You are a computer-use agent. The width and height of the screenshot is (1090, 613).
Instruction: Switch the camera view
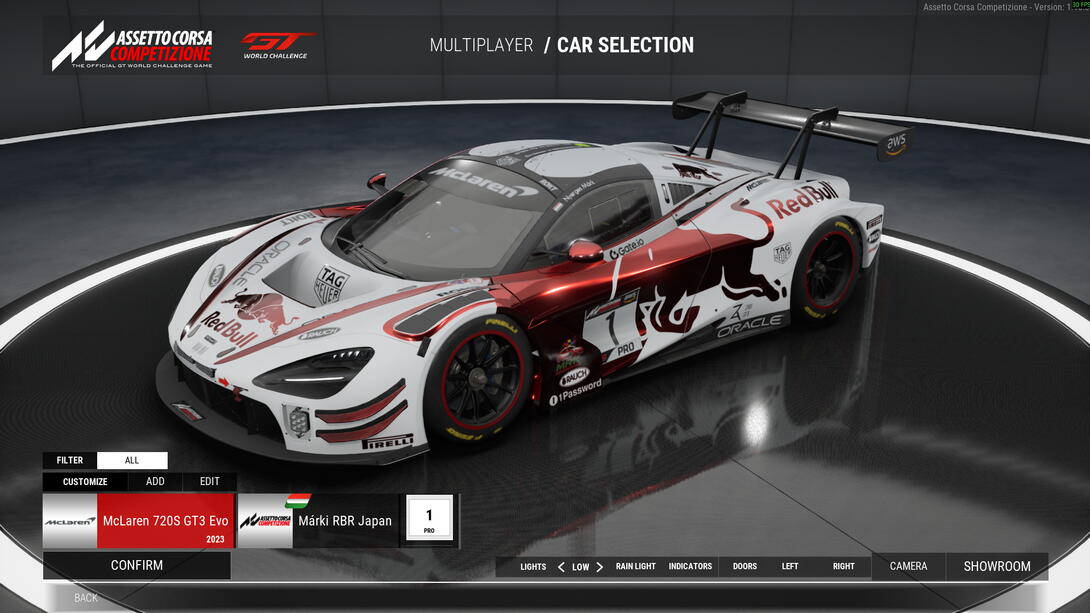tap(908, 566)
